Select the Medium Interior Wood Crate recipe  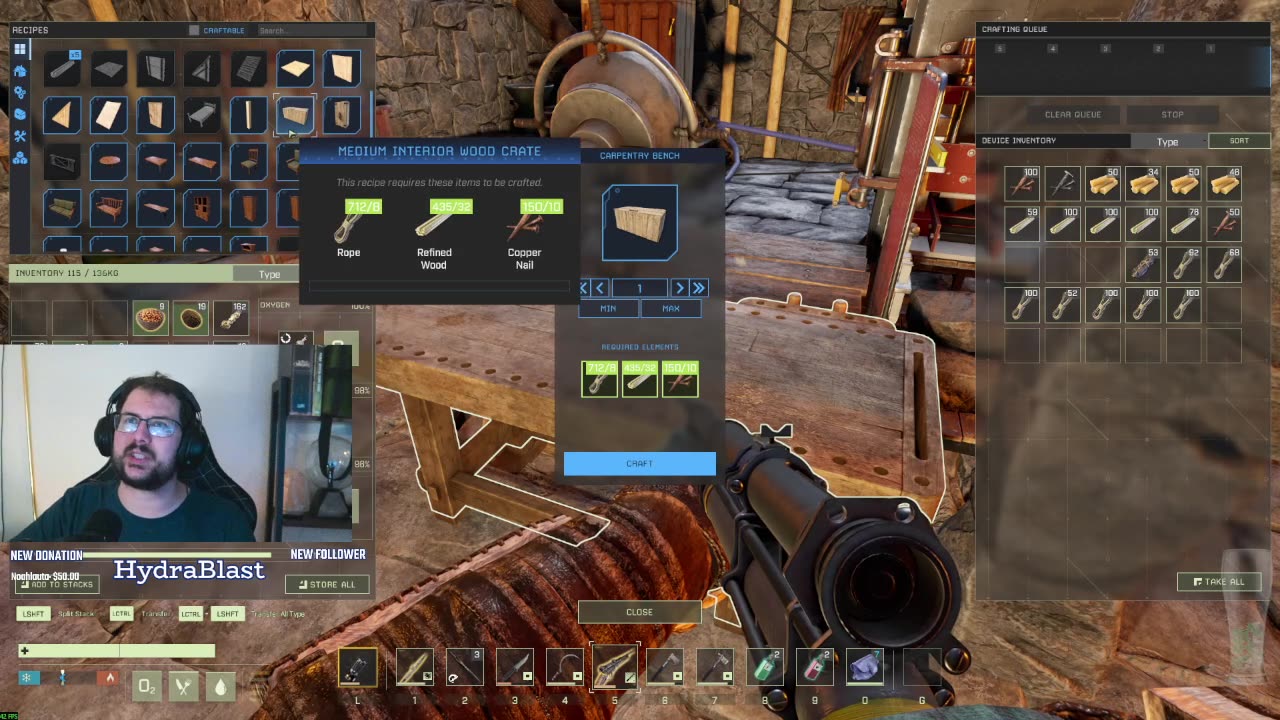tap(295, 114)
